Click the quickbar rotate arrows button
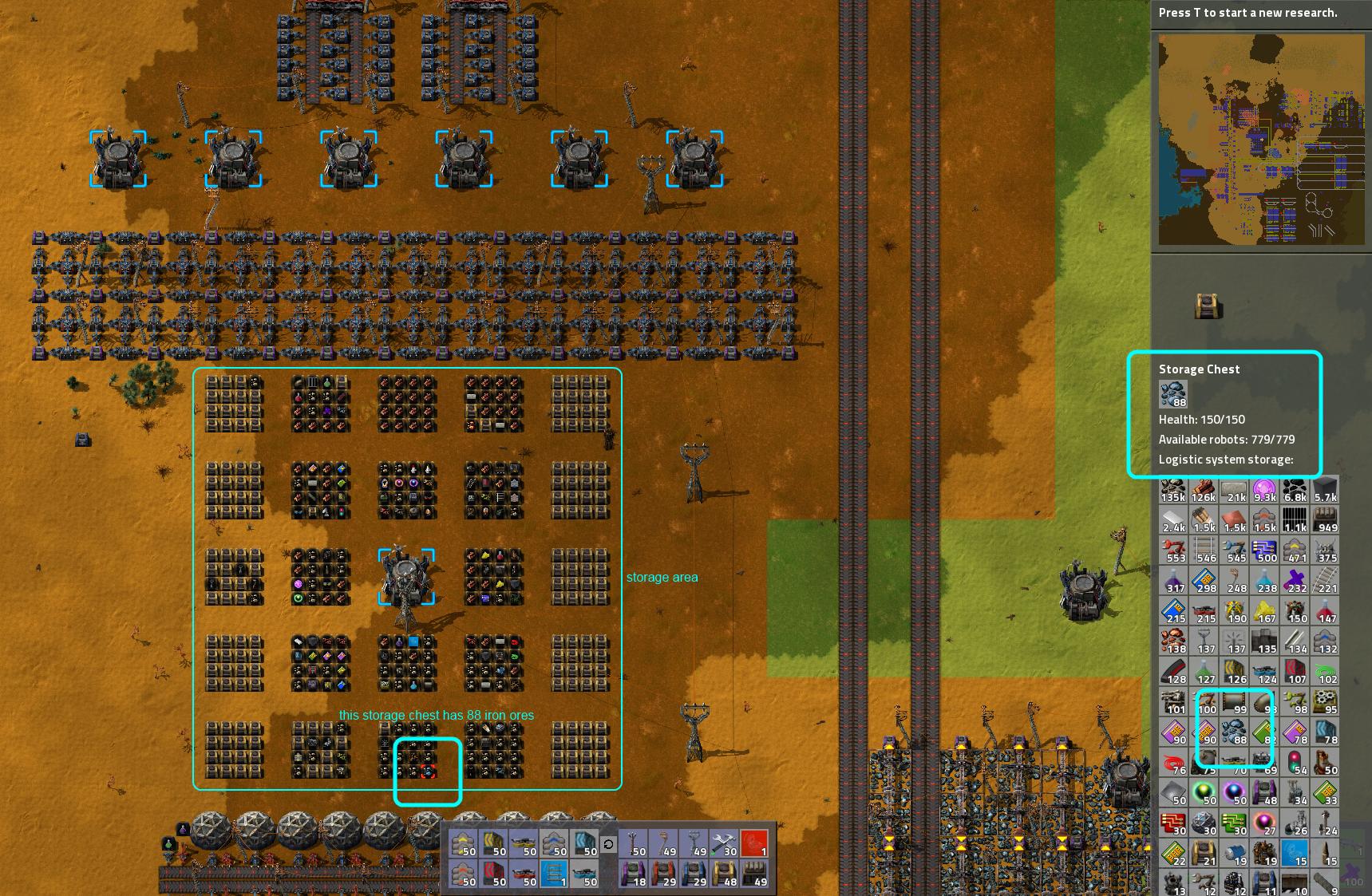Image resolution: width=1372 pixels, height=896 pixels. click(x=608, y=844)
